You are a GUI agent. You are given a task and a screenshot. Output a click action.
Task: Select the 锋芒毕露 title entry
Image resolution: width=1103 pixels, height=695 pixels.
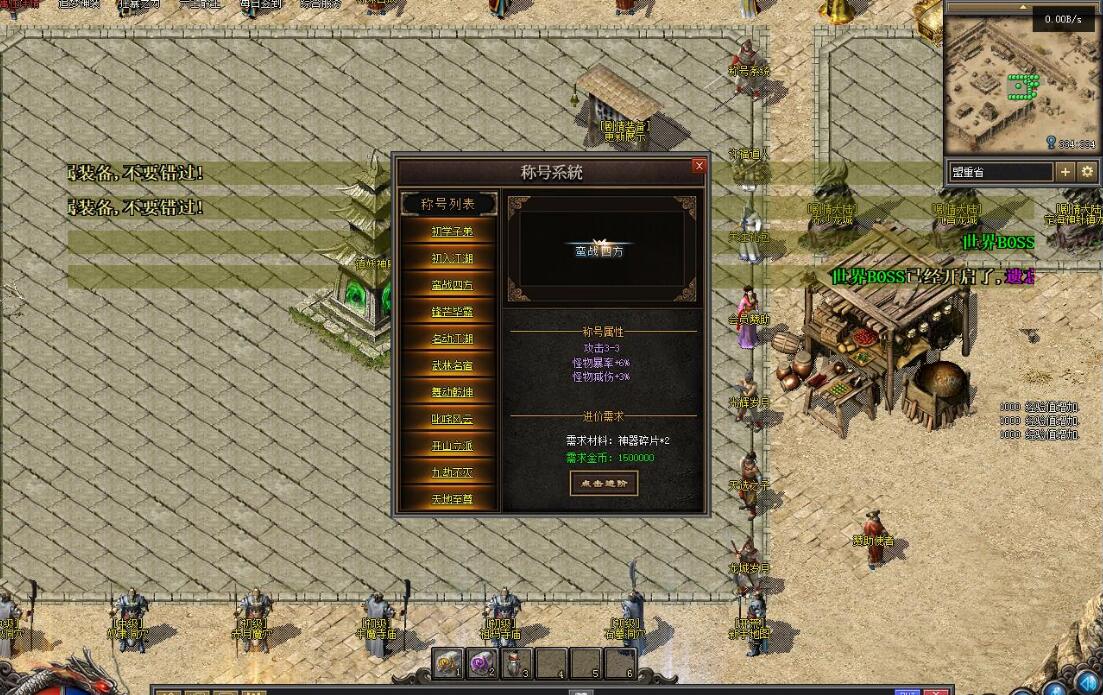click(451, 312)
